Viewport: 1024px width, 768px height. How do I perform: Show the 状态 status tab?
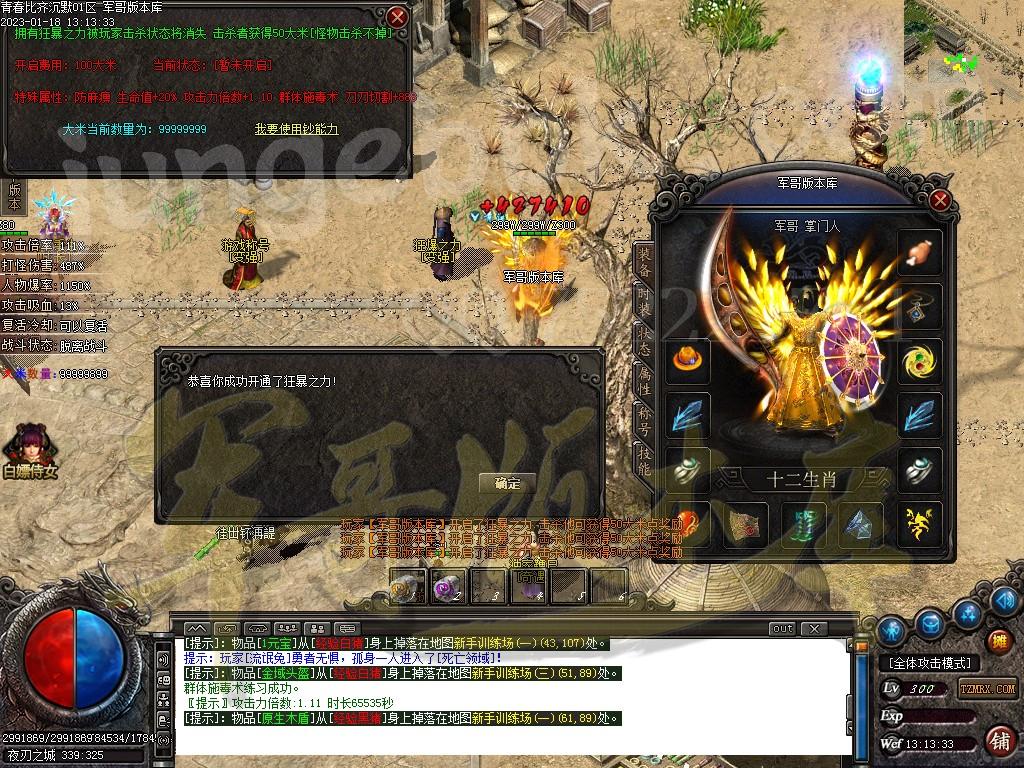645,340
